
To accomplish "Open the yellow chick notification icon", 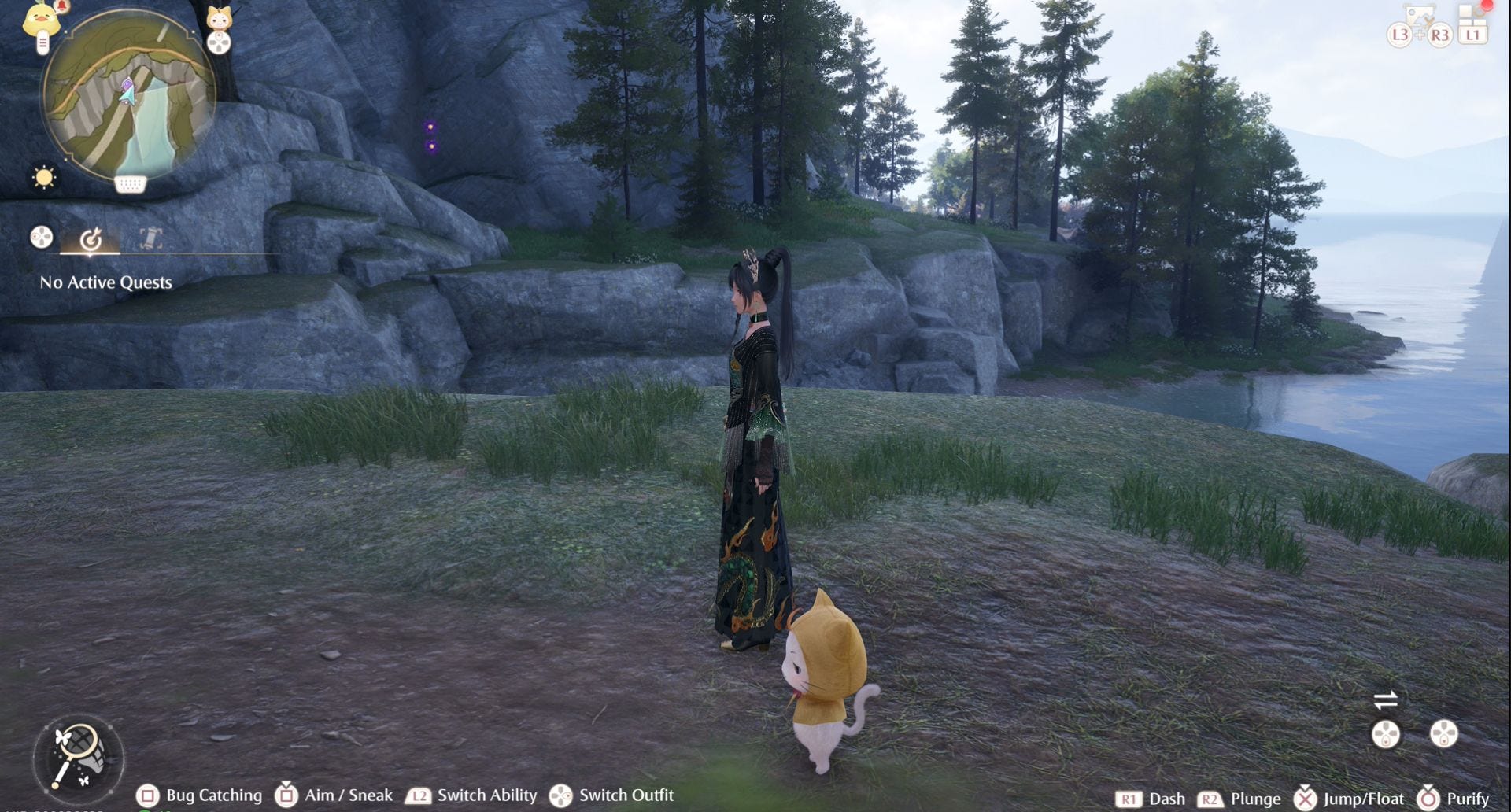I will coord(41,19).
